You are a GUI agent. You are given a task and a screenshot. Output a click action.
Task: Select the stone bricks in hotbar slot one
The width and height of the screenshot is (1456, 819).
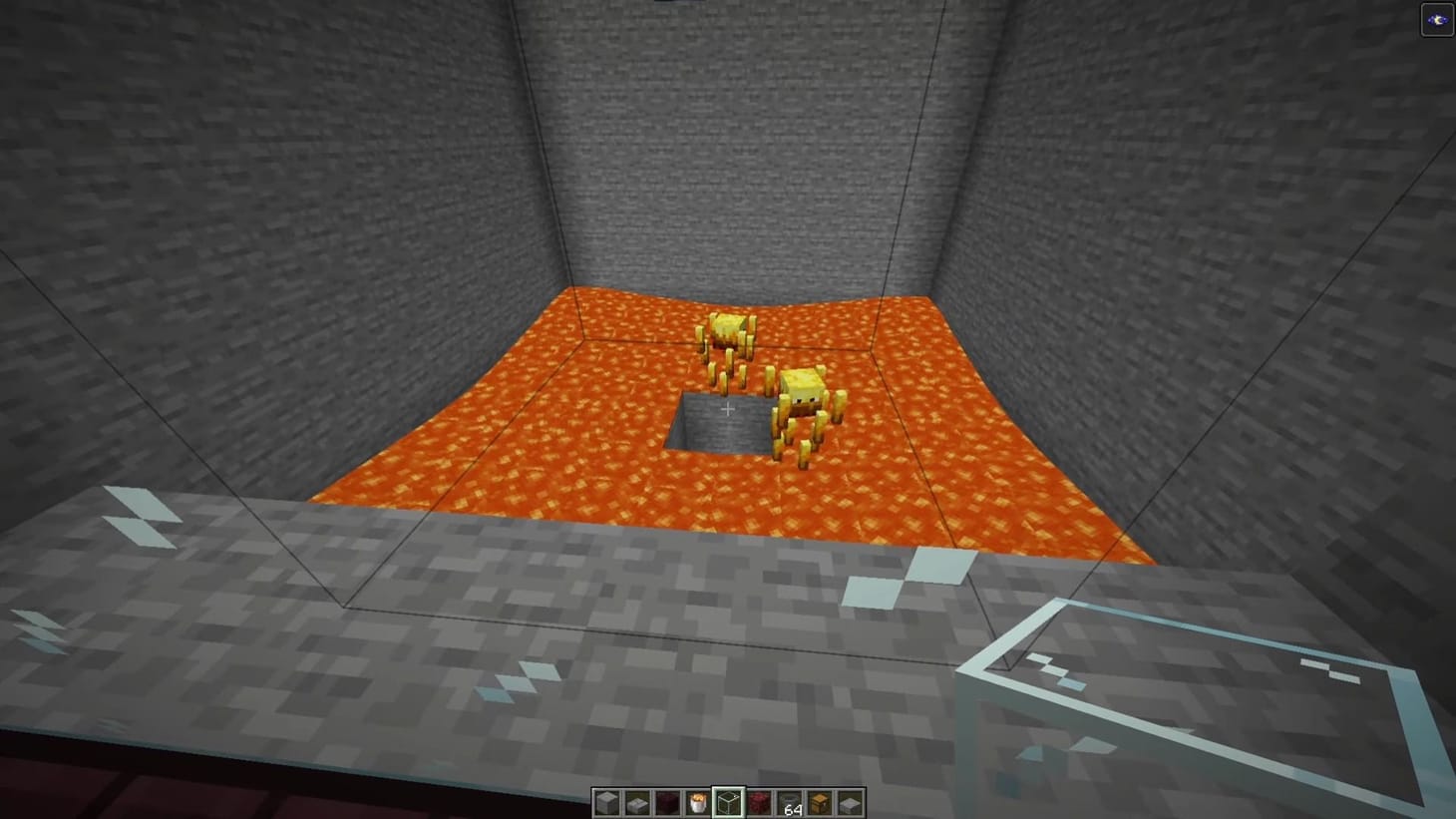606,800
